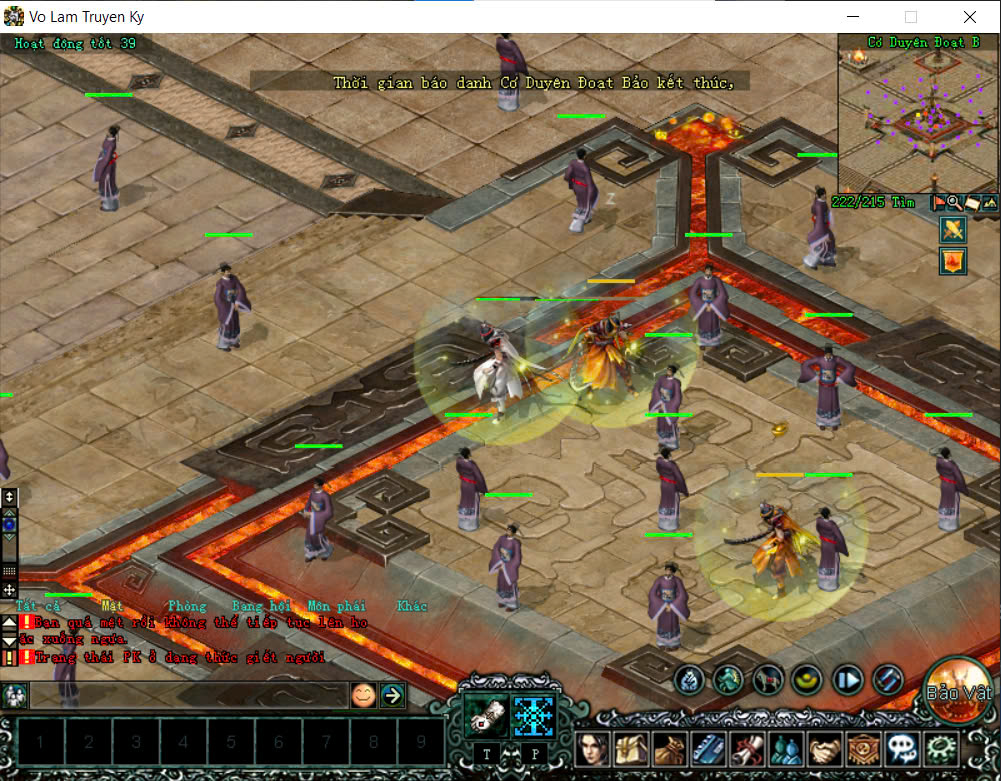Close the Vo Lam Truyen Ky window
Image resolution: width=1001 pixels, height=781 pixels.
(x=970, y=17)
